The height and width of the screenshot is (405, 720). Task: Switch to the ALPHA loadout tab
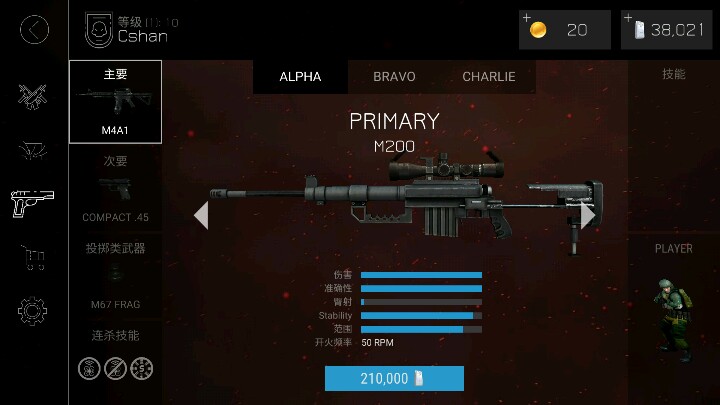(x=300, y=77)
